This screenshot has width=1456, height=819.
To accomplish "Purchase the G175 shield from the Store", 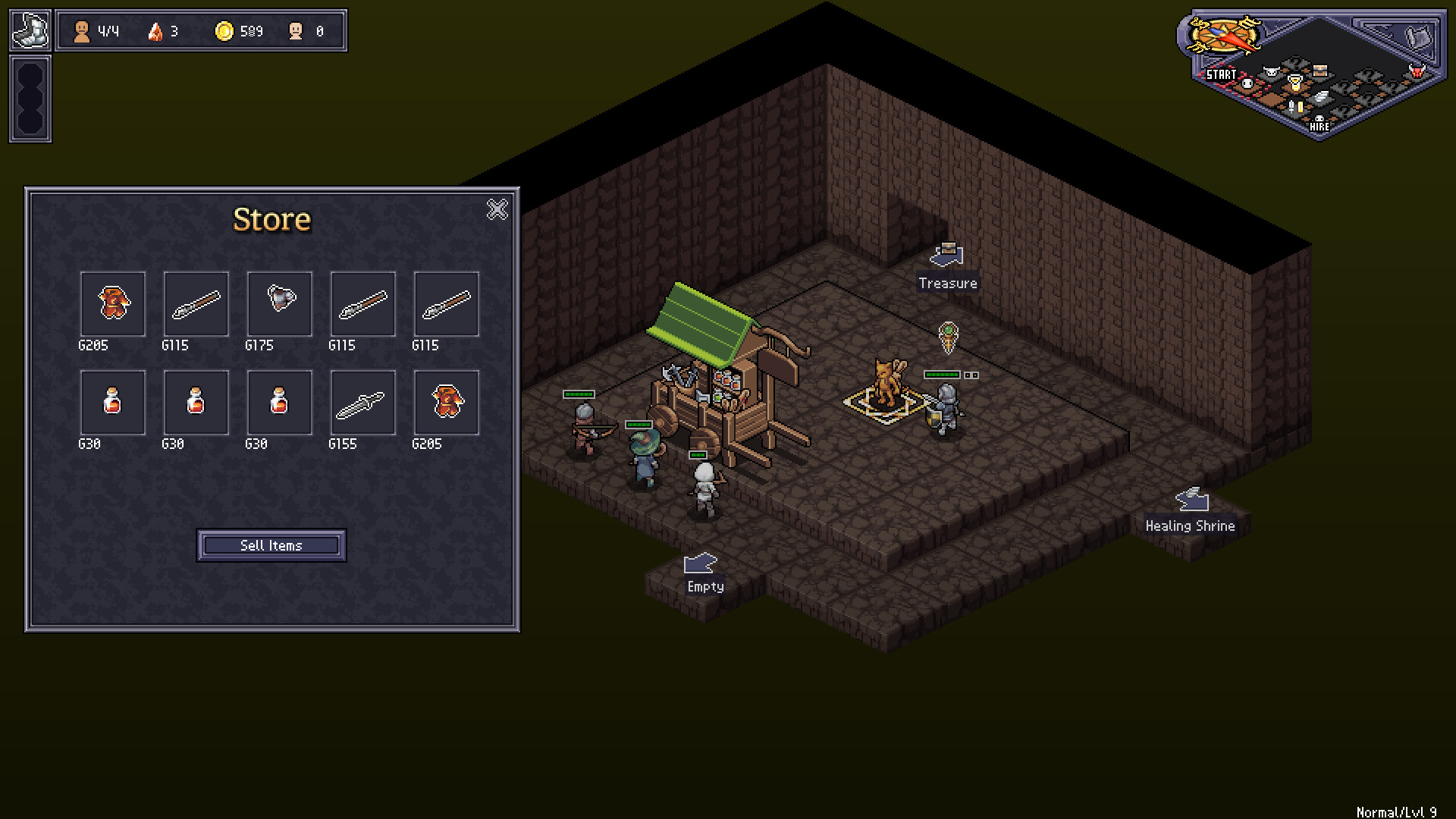I will pyautogui.click(x=279, y=304).
